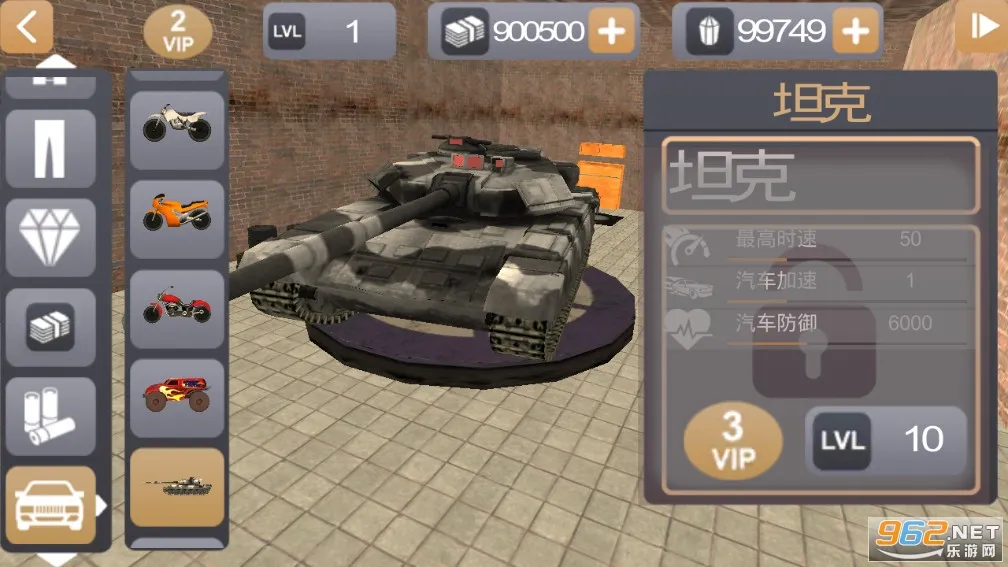1008x567 pixels.
Task: Go back with the top-left arrow button
Action: click(x=27, y=27)
